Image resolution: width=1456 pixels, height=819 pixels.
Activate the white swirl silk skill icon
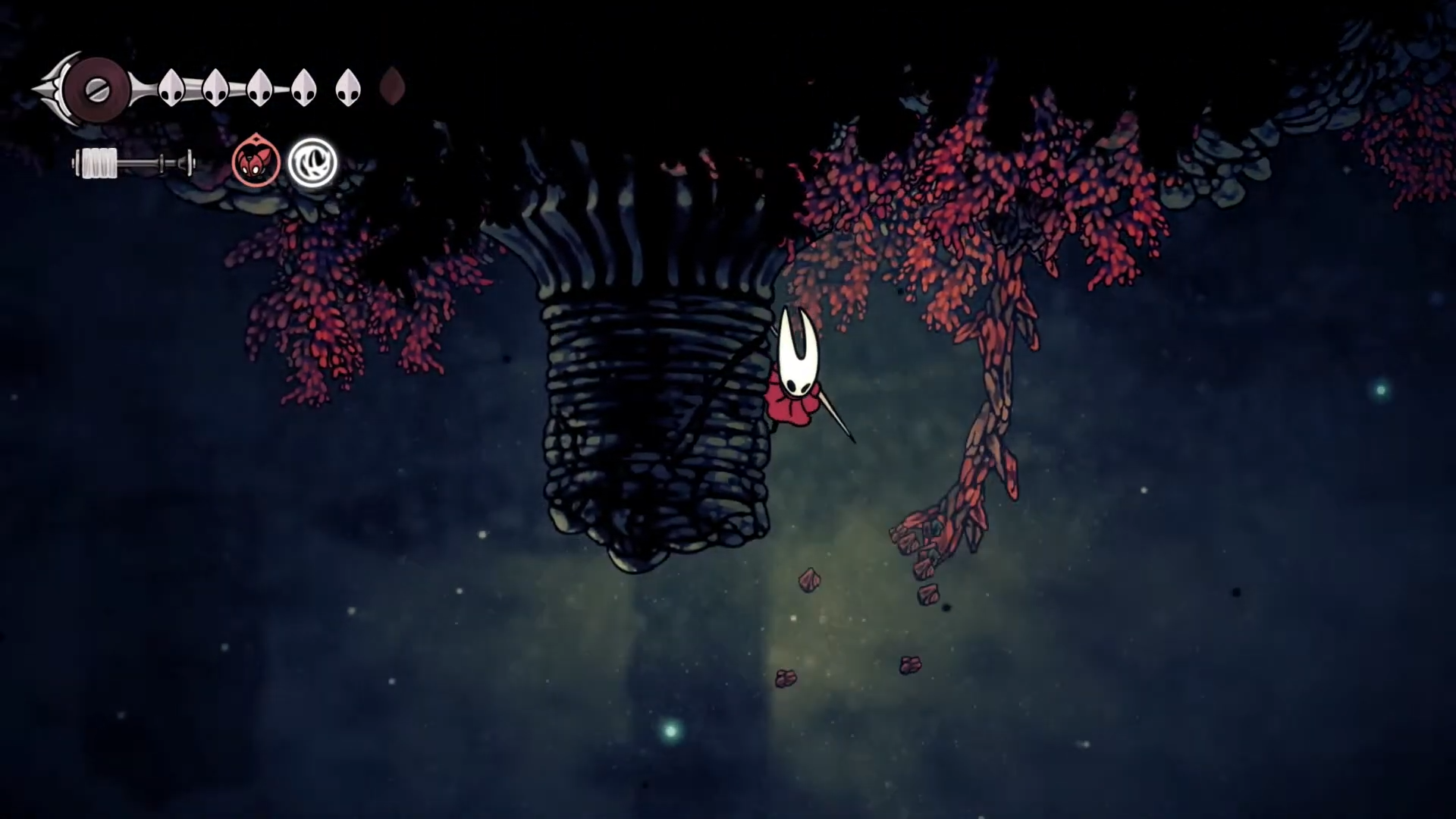312,162
